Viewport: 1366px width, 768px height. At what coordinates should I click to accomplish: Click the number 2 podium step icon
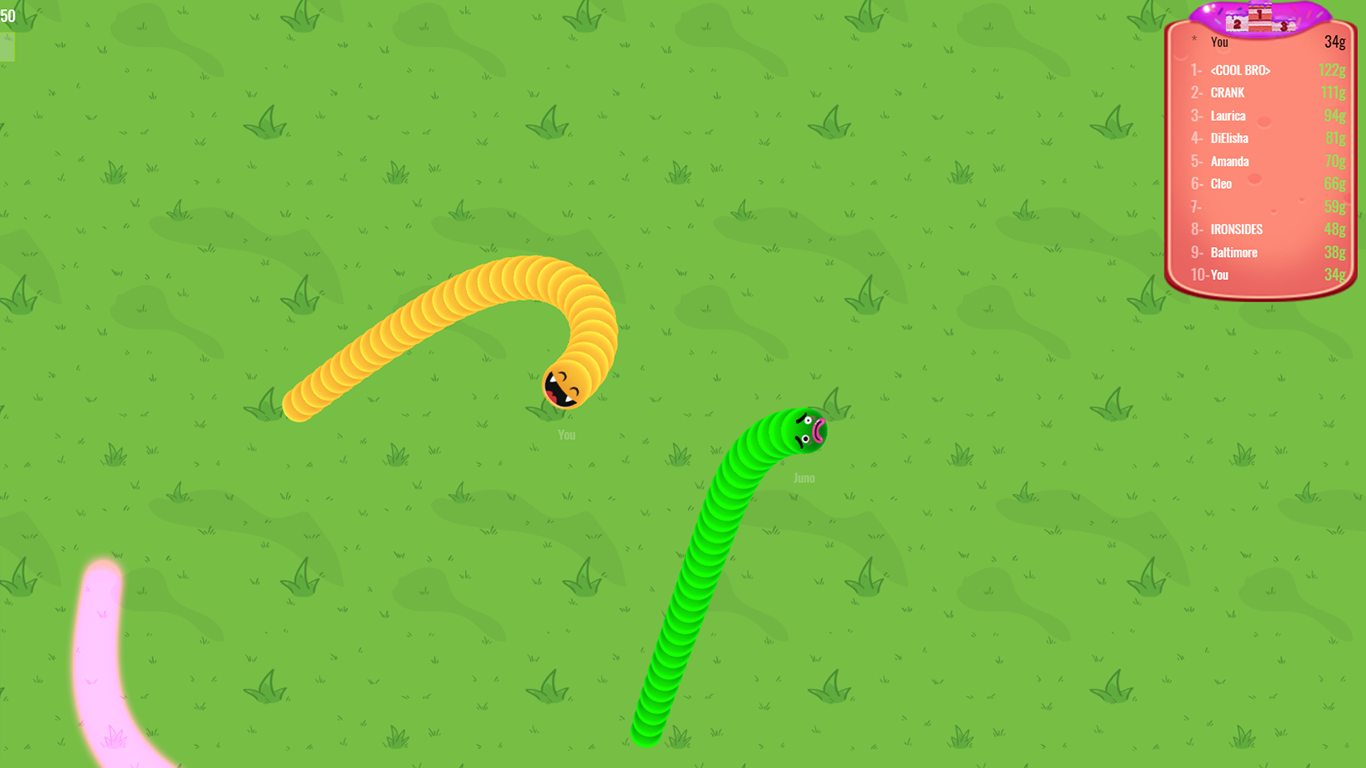[x=1237, y=24]
